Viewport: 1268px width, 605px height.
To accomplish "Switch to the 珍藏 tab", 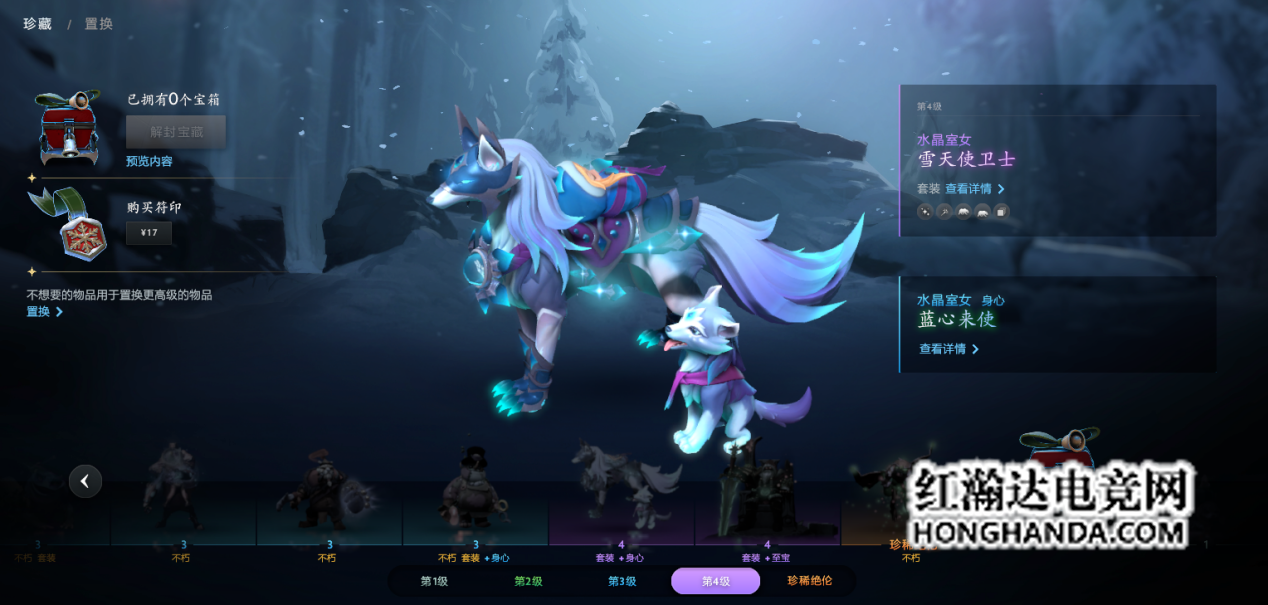I will [x=38, y=23].
